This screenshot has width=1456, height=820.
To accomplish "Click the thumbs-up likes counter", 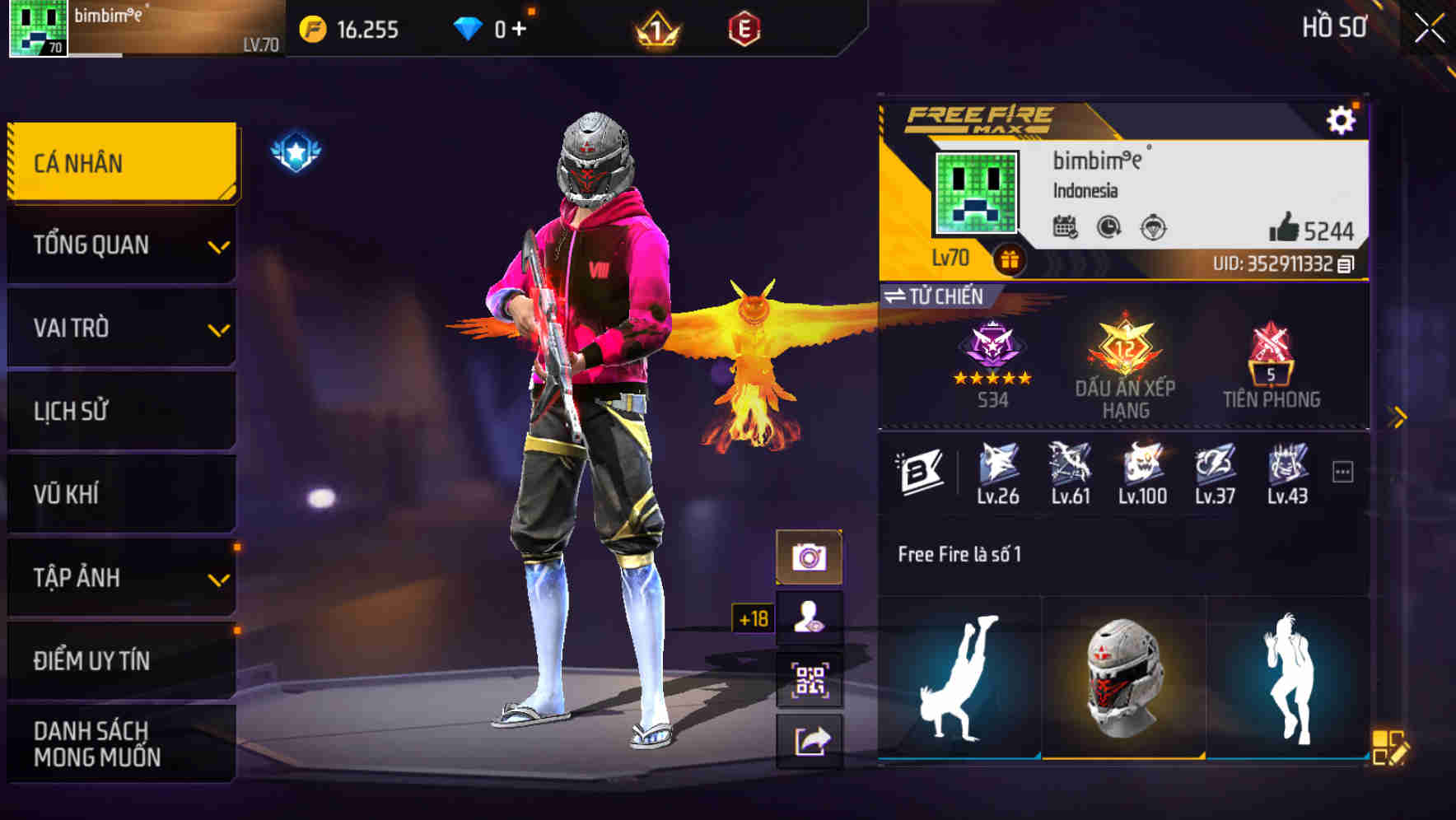I will pos(1285,227).
